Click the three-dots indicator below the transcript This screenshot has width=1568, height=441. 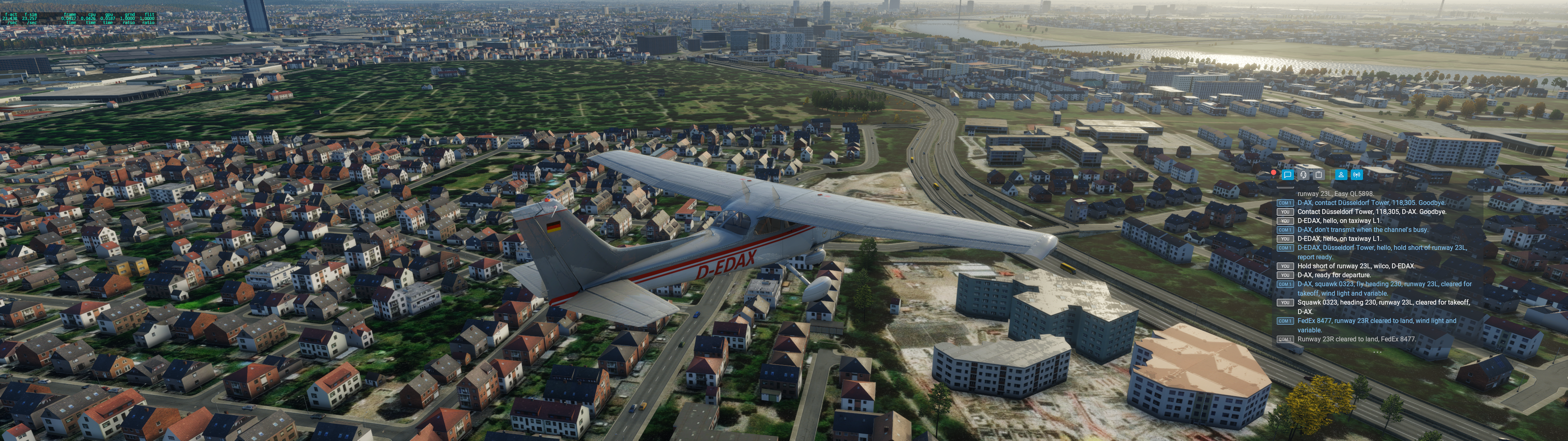1377,352
